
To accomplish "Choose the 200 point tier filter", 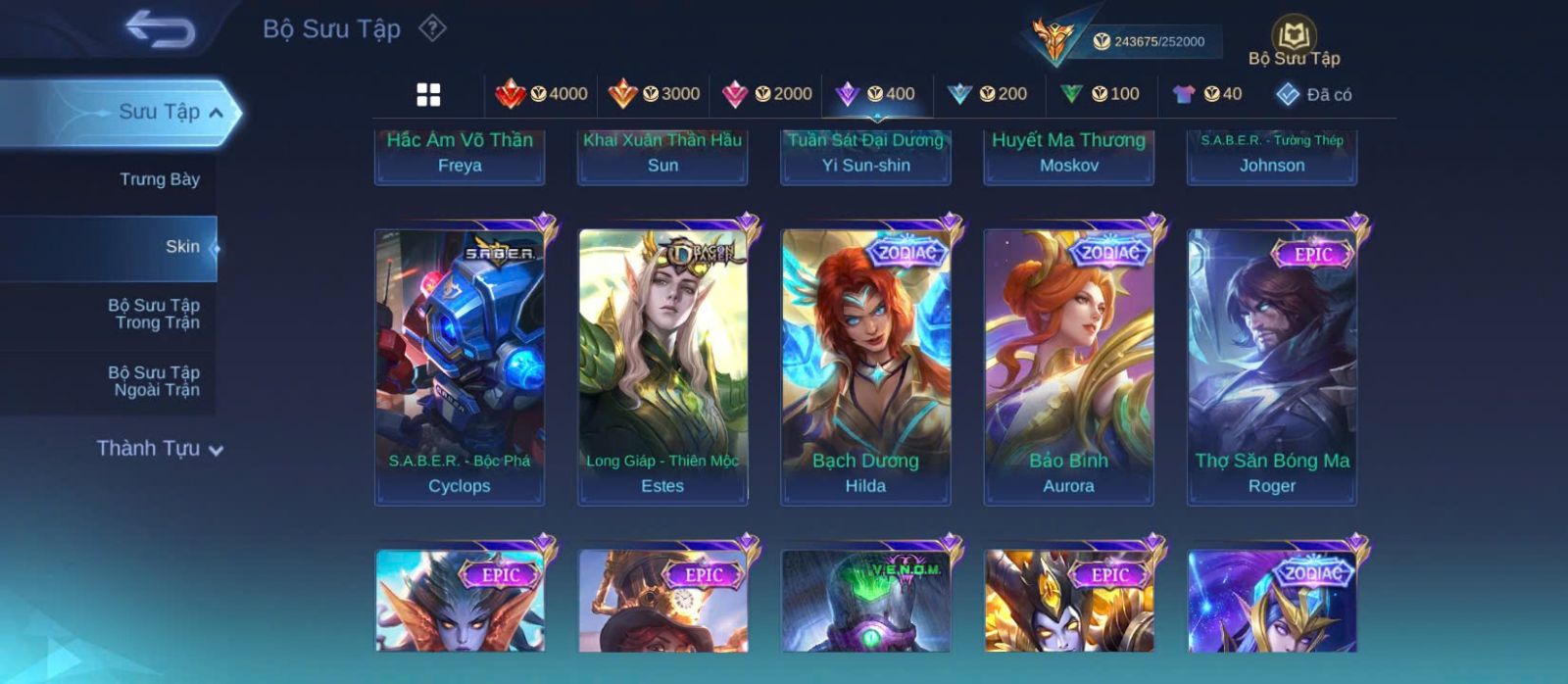I will pyautogui.click(x=988, y=94).
